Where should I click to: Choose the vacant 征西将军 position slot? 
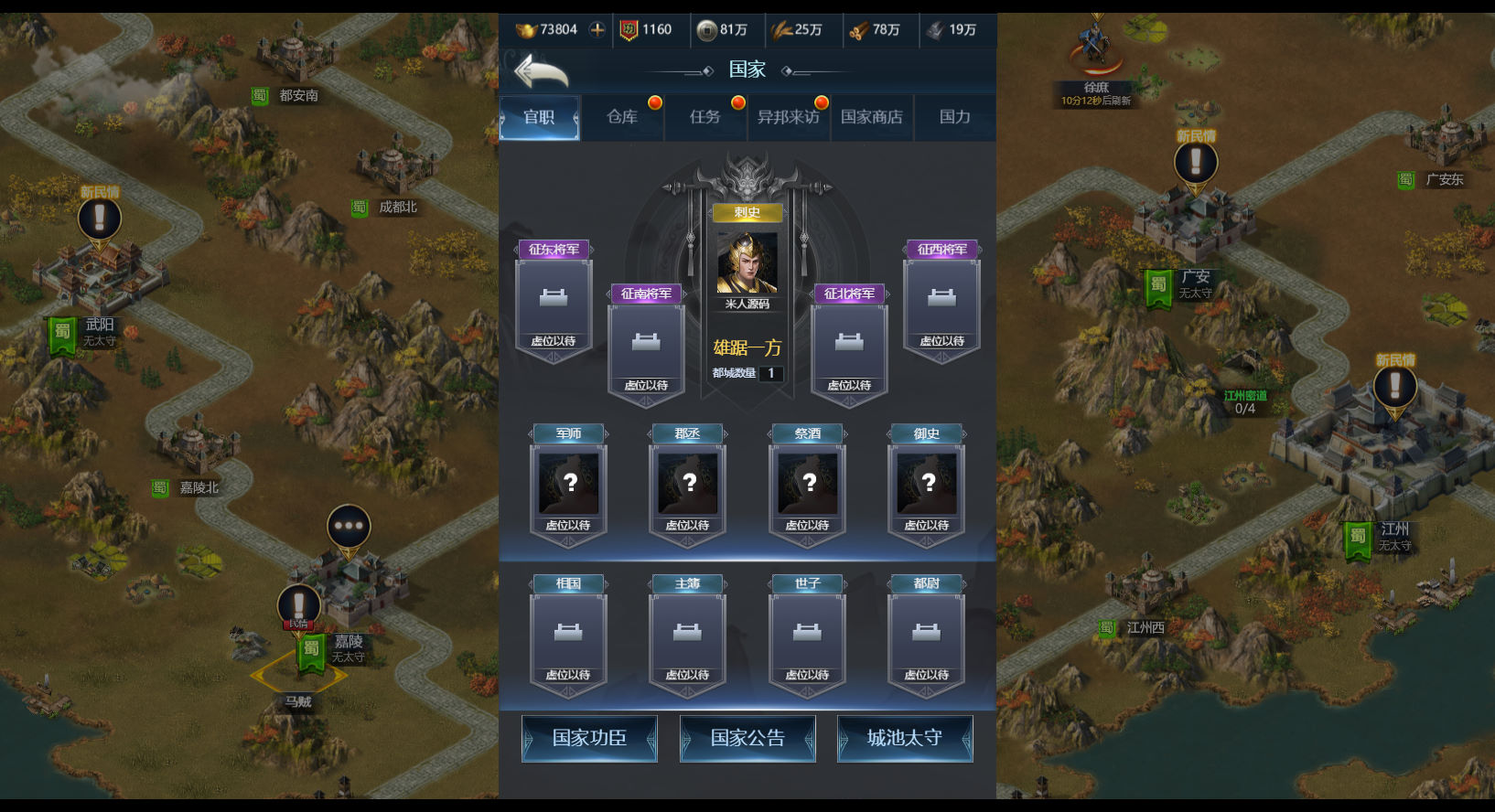941,303
